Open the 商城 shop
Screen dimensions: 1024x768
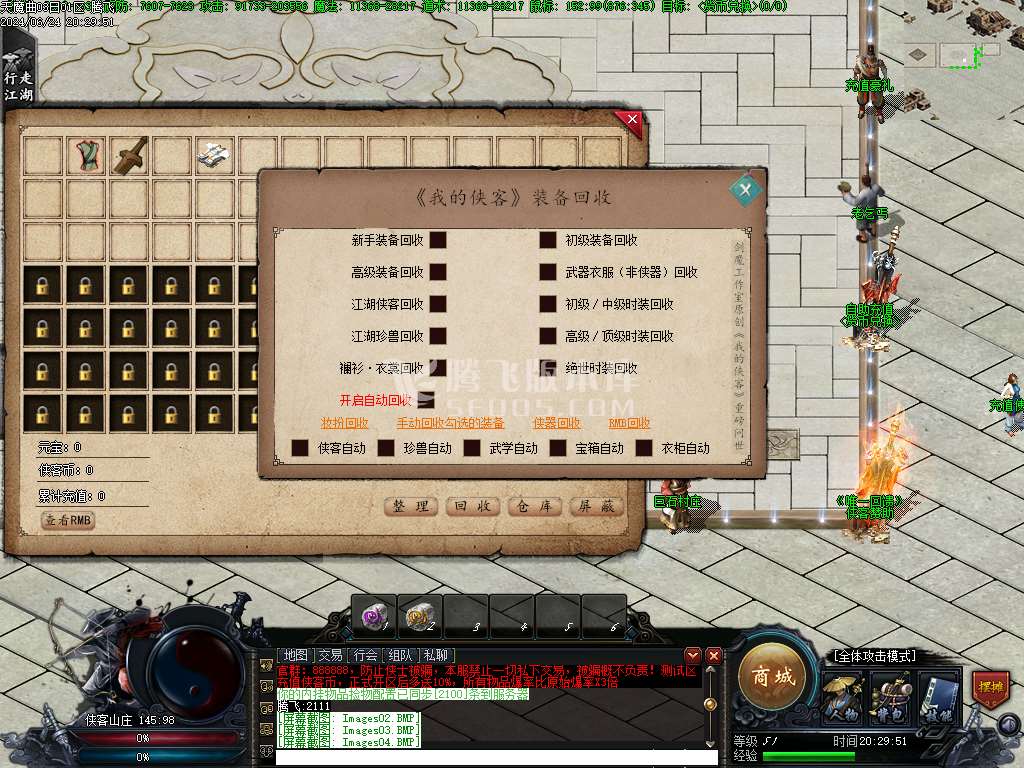pyautogui.click(x=773, y=677)
